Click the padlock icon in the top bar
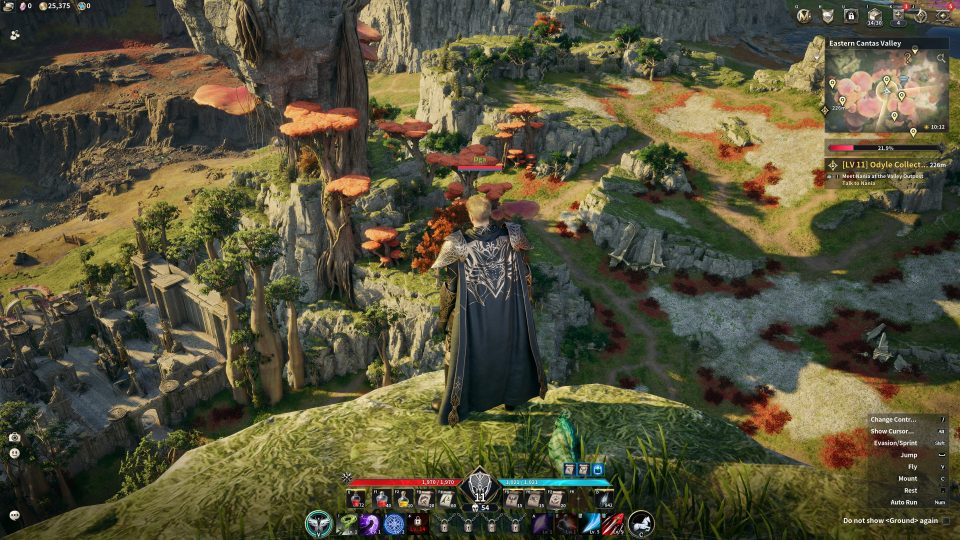 click(x=851, y=15)
